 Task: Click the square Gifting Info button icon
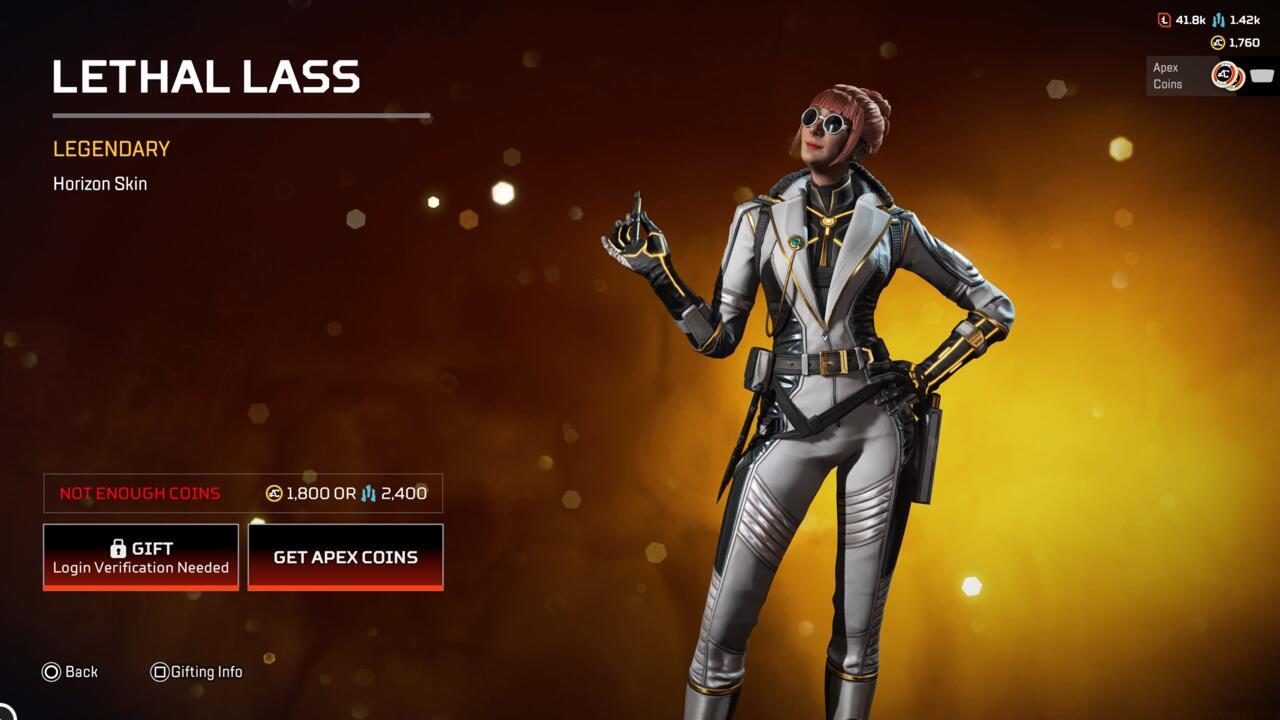[159, 672]
